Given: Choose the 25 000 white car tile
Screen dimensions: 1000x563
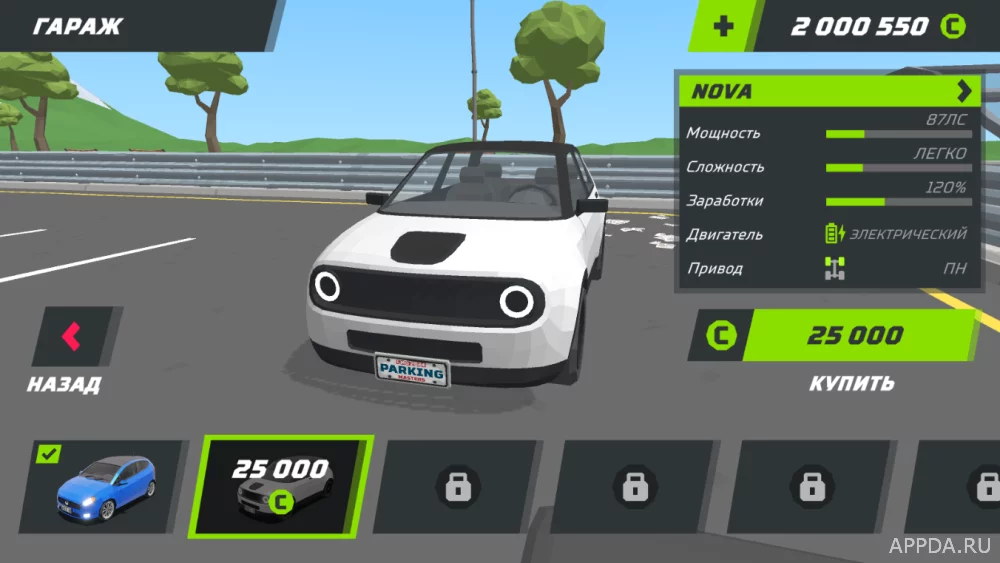Looking at the screenshot, I should pyautogui.click(x=284, y=486).
